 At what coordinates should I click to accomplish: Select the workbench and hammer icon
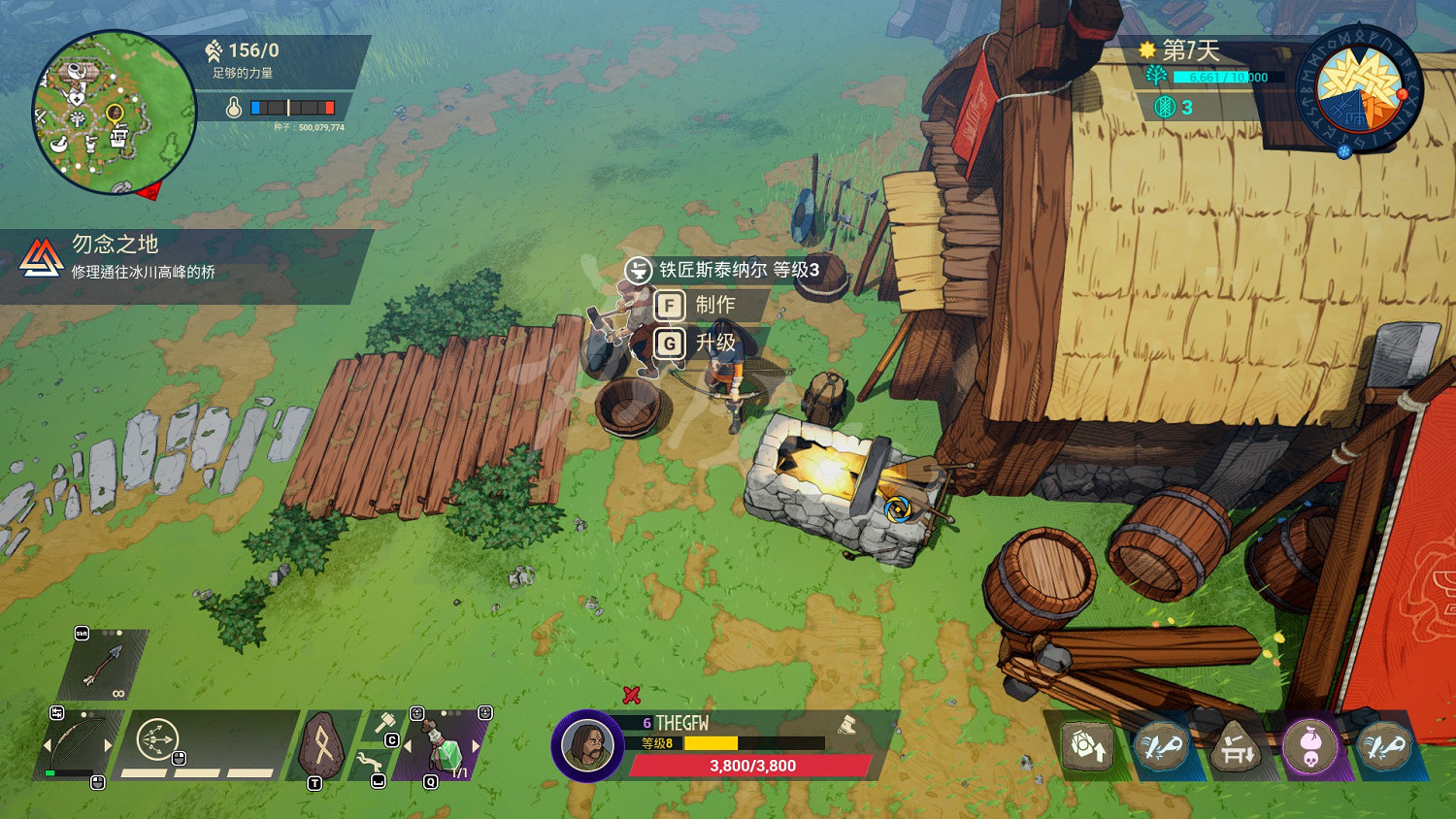(1235, 746)
